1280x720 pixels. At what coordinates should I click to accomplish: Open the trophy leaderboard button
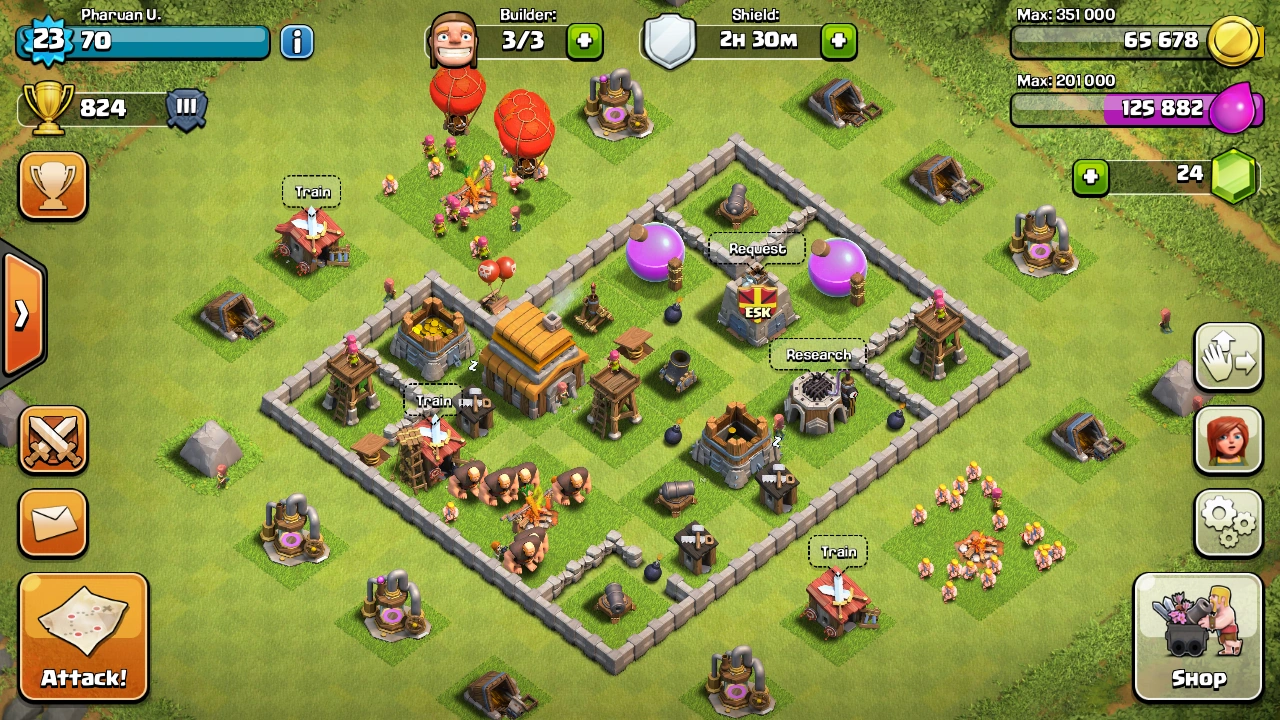coord(53,186)
